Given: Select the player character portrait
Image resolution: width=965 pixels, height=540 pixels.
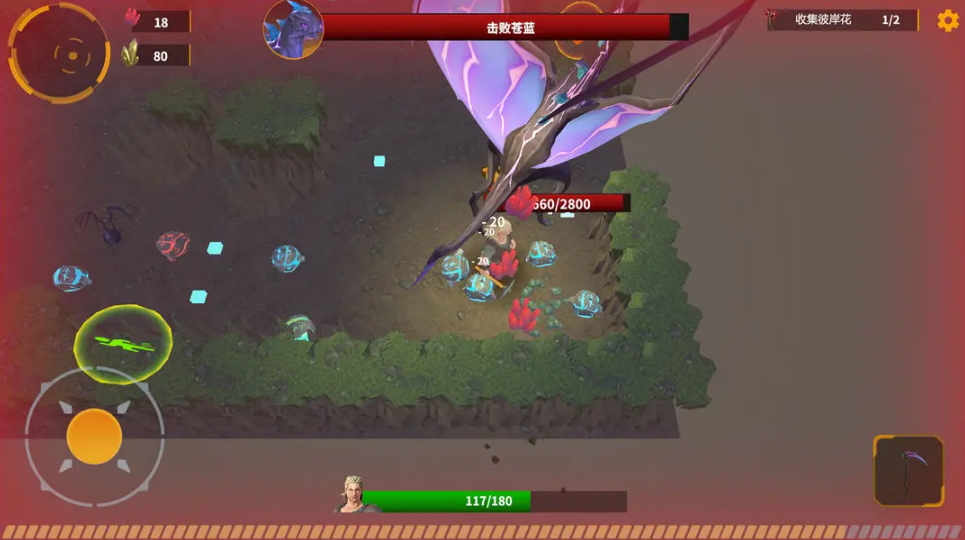Looking at the screenshot, I should [x=352, y=495].
